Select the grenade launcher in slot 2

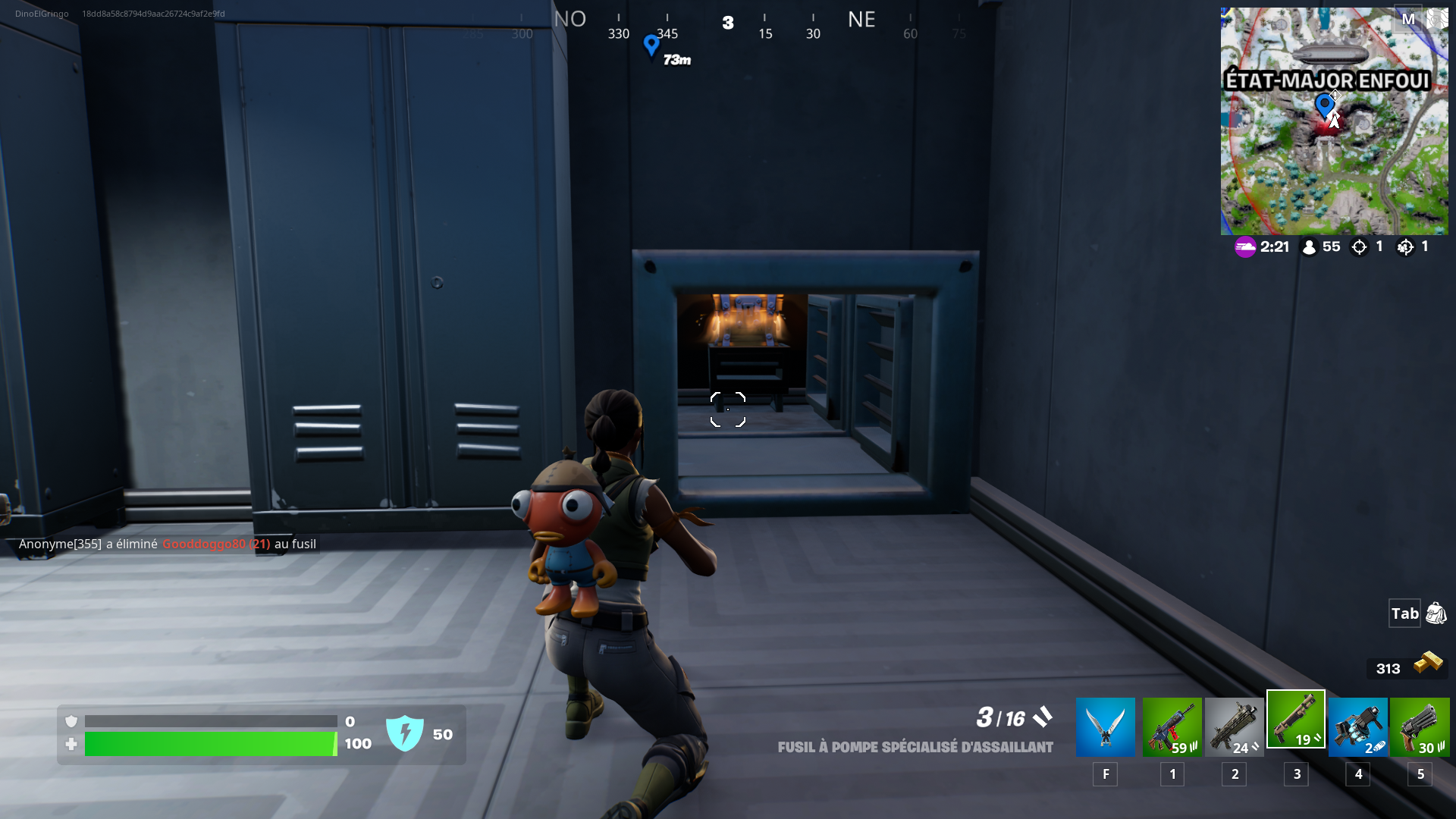[1234, 726]
